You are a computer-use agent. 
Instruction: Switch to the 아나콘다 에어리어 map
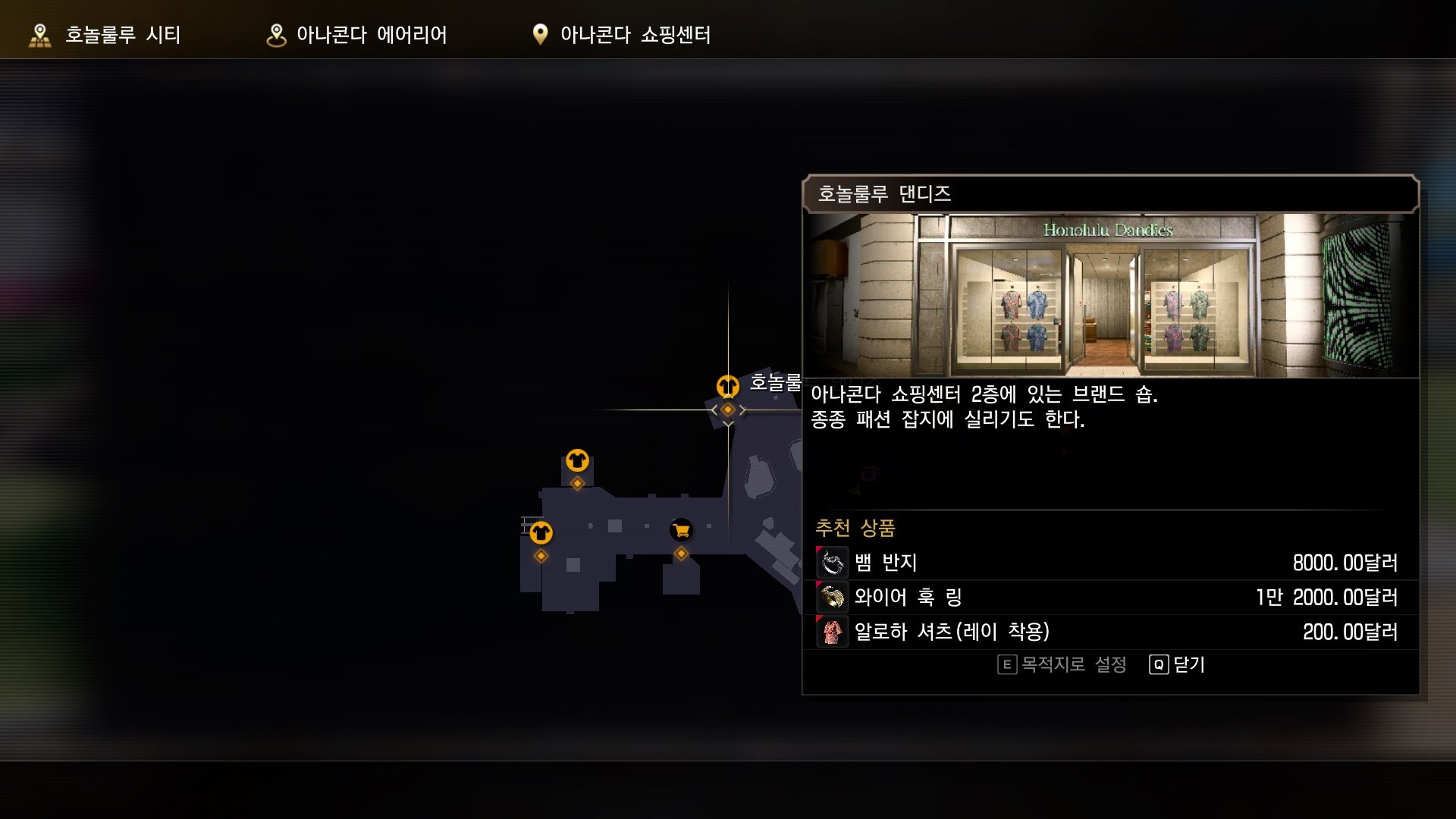tap(356, 35)
